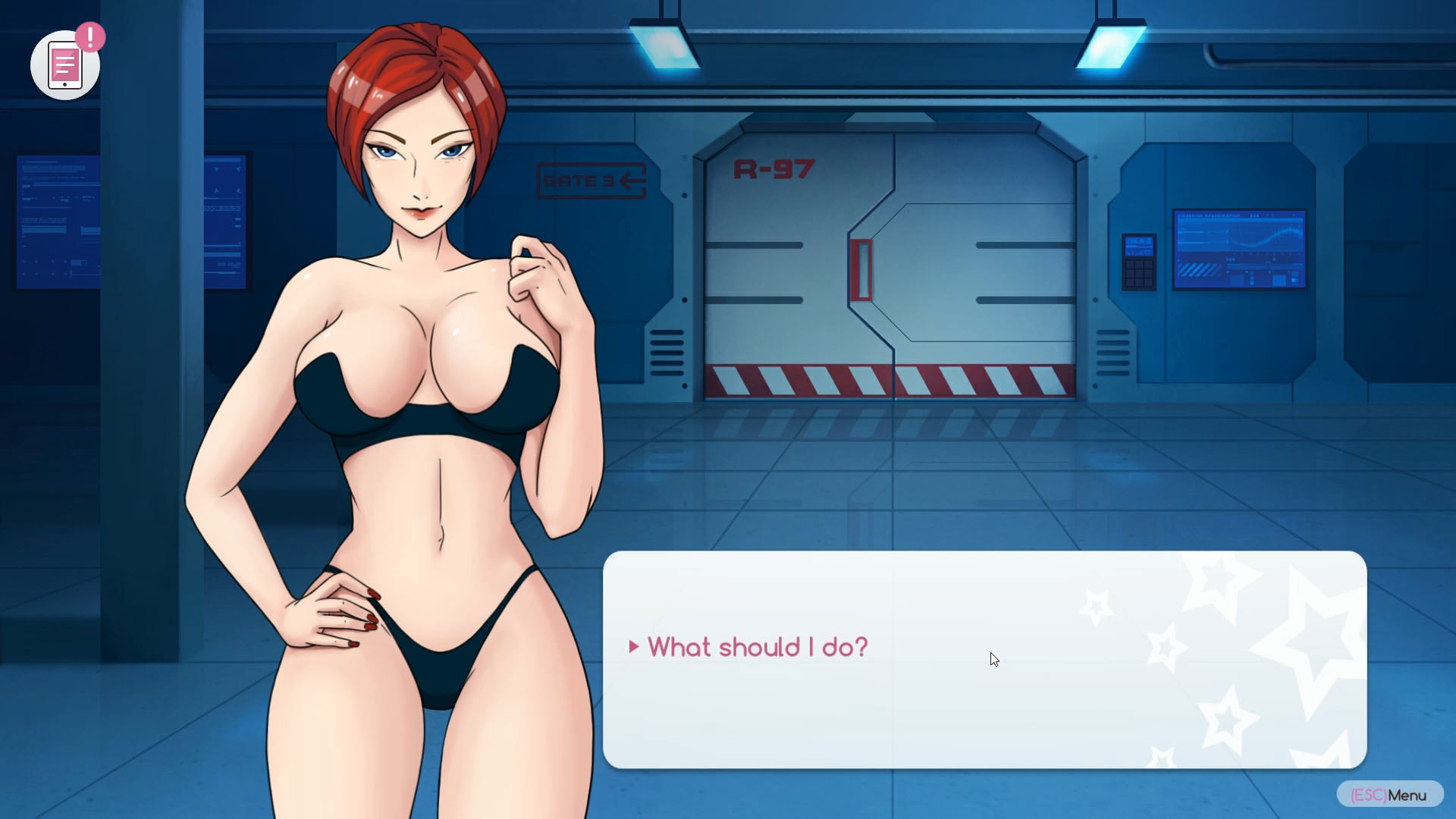Choose the "What should I do?" dialogue option
Image resolution: width=1456 pixels, height=819 pixels.
click(757, 647)
